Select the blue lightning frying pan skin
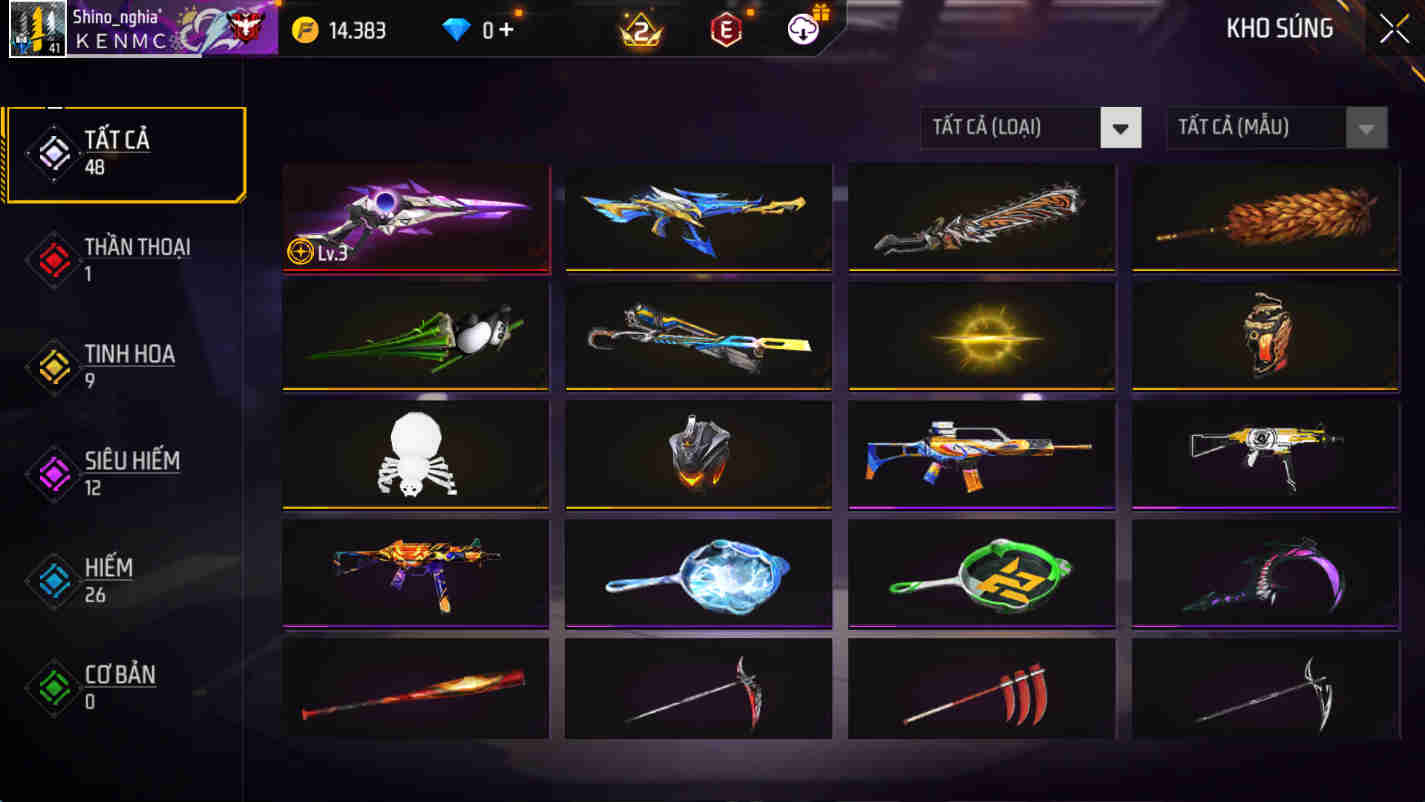Viewport: 1425px width, 802px height. pyautogui.click(x=698, y=573)
